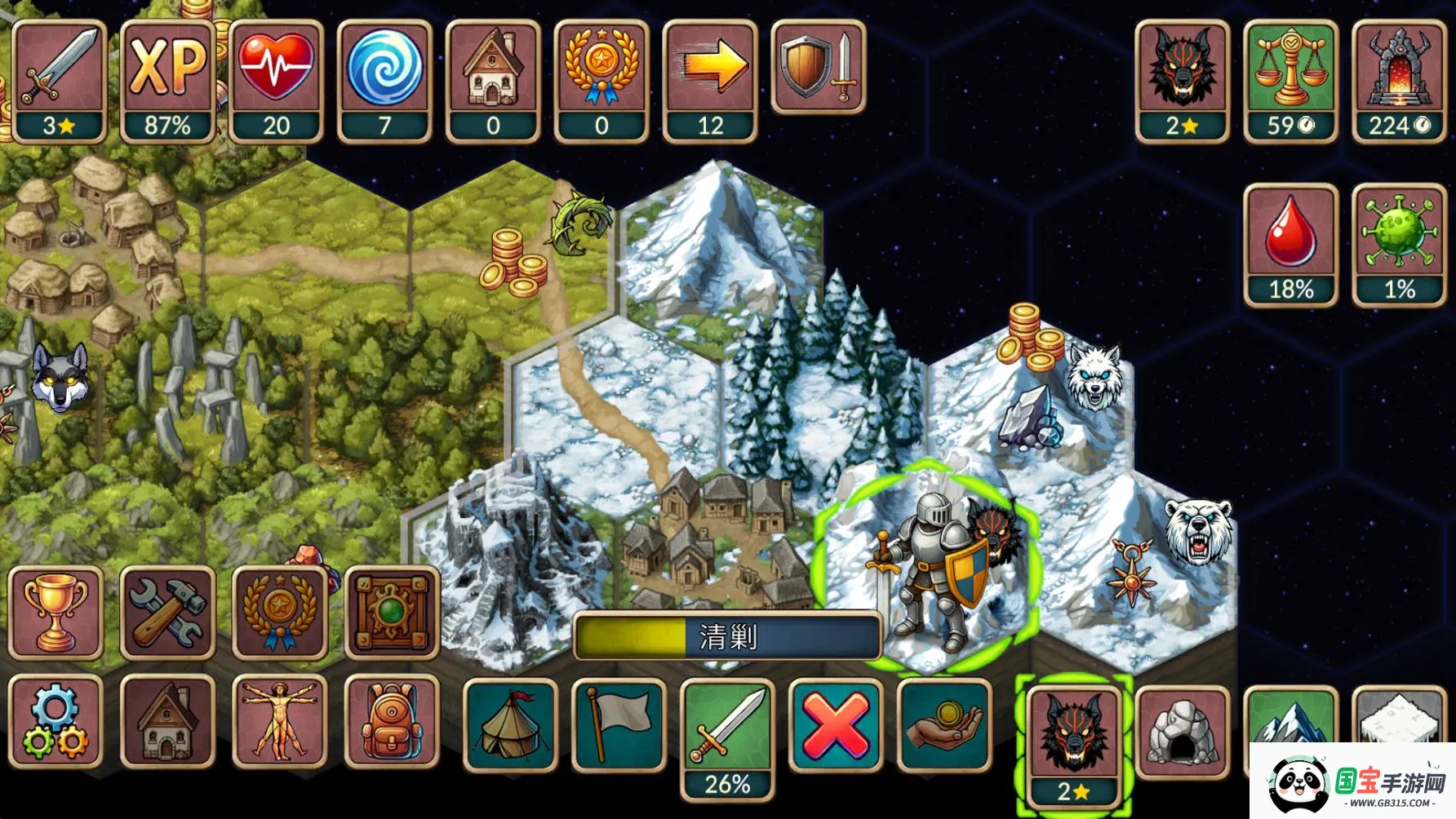Click the golden scales balance icon
The image size is (1456, 819).
[1290, 82]
